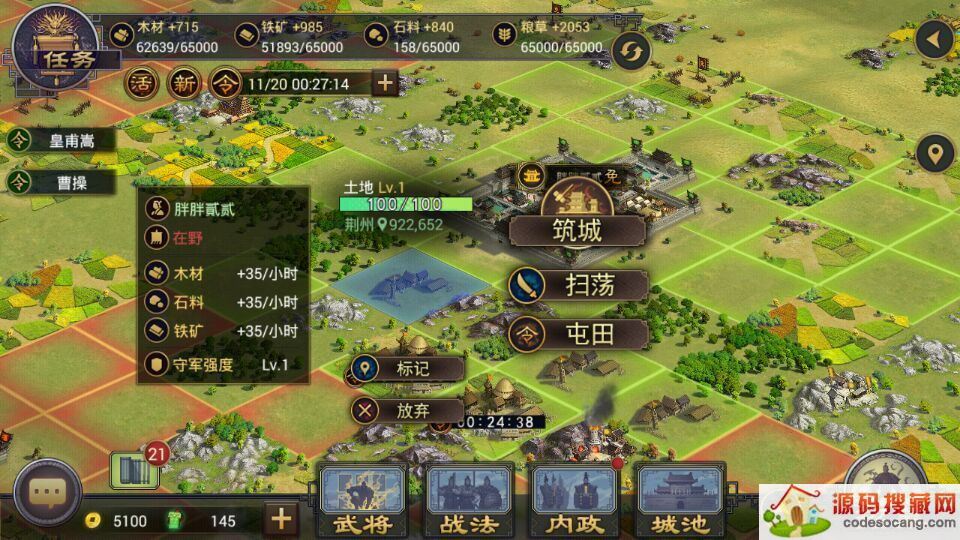Open the 活 activity icon

[x=140, y=83]
